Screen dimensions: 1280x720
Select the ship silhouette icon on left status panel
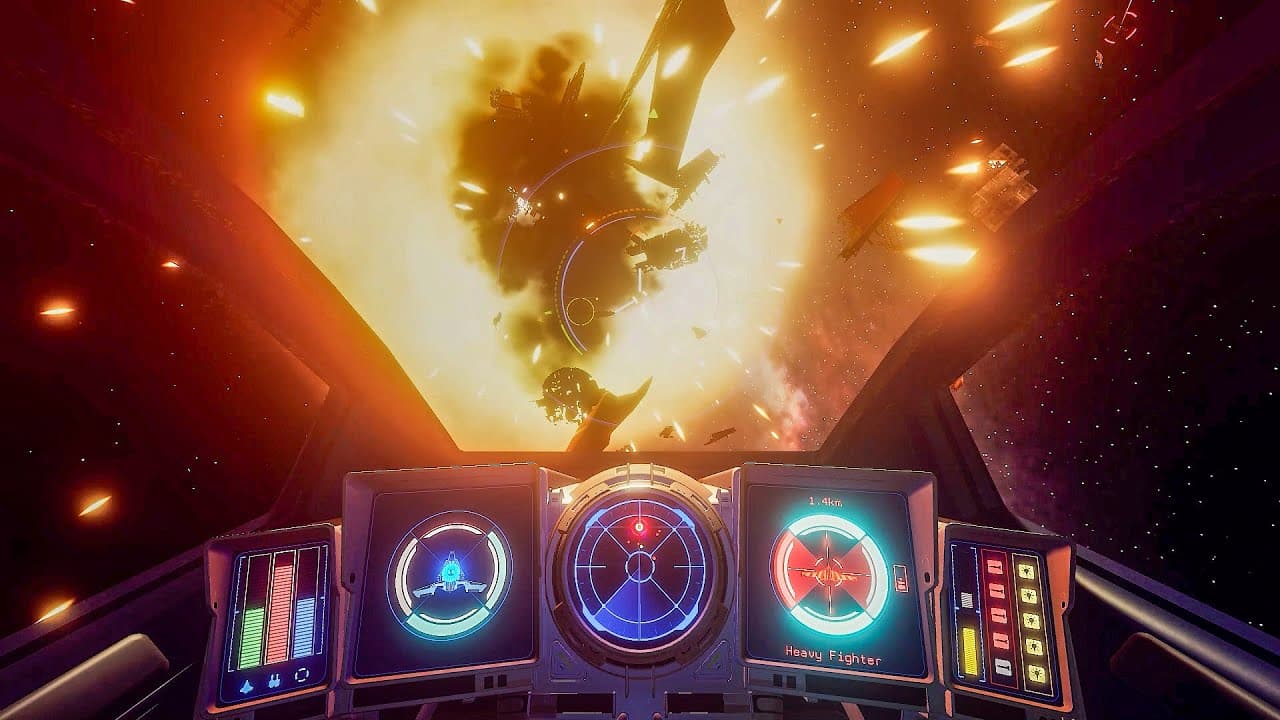(x=245, y=685)
